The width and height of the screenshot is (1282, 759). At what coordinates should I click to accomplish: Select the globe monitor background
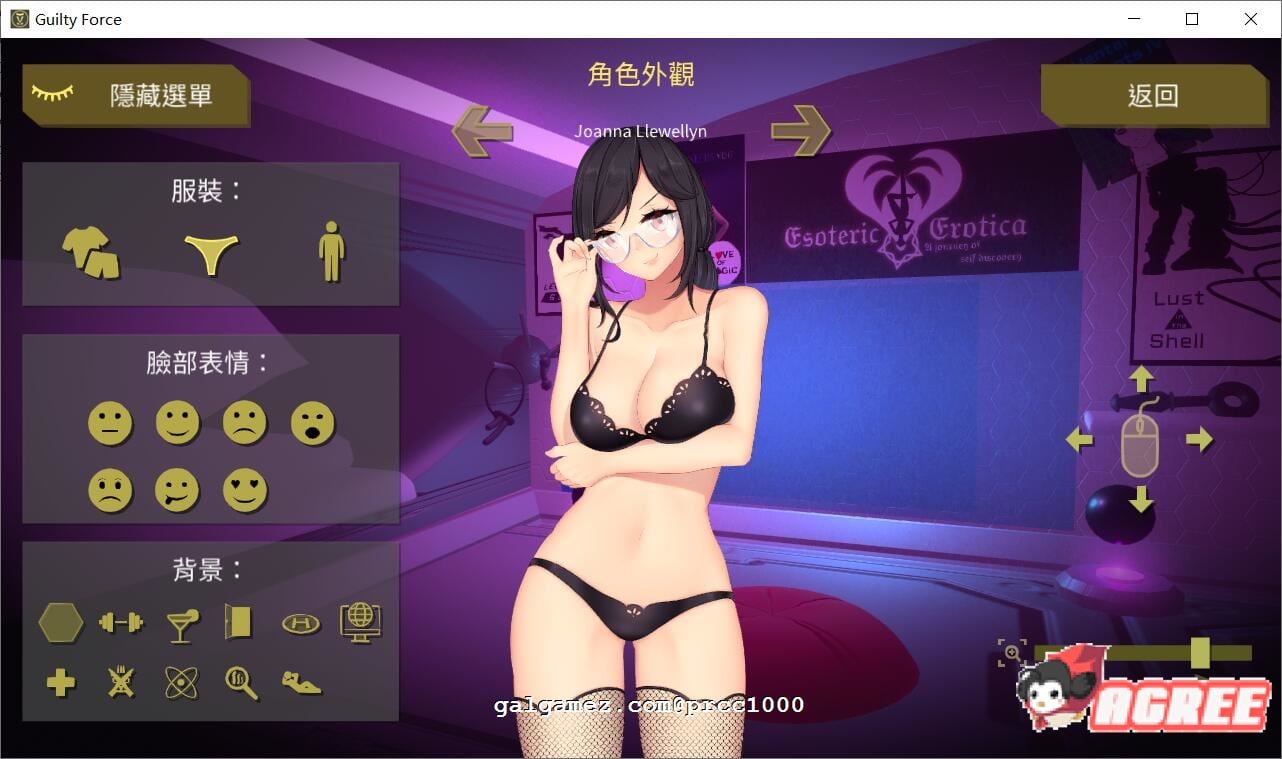(361, 621)
